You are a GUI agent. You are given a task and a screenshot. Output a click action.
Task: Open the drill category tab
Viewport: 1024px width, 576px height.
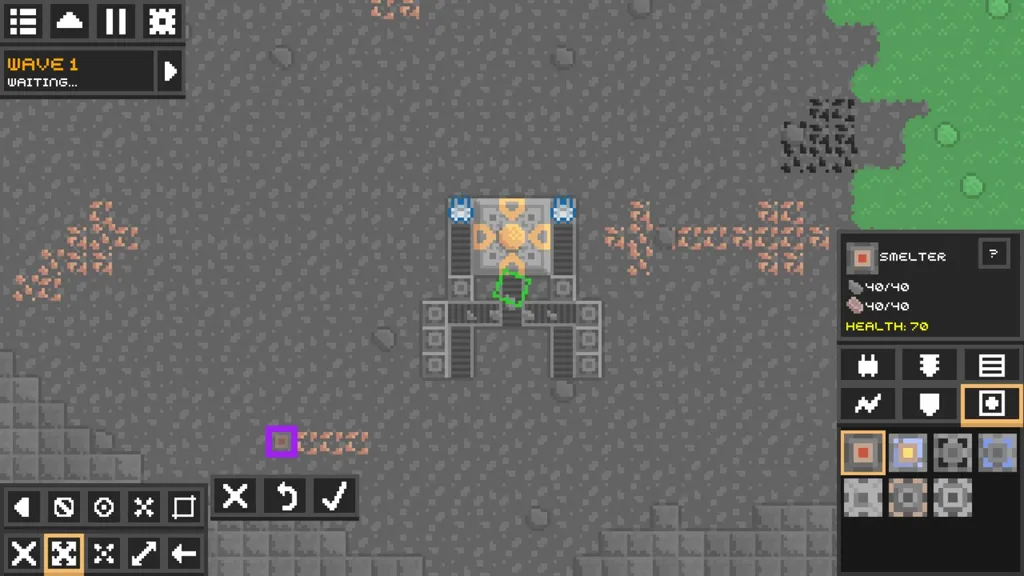930,365
